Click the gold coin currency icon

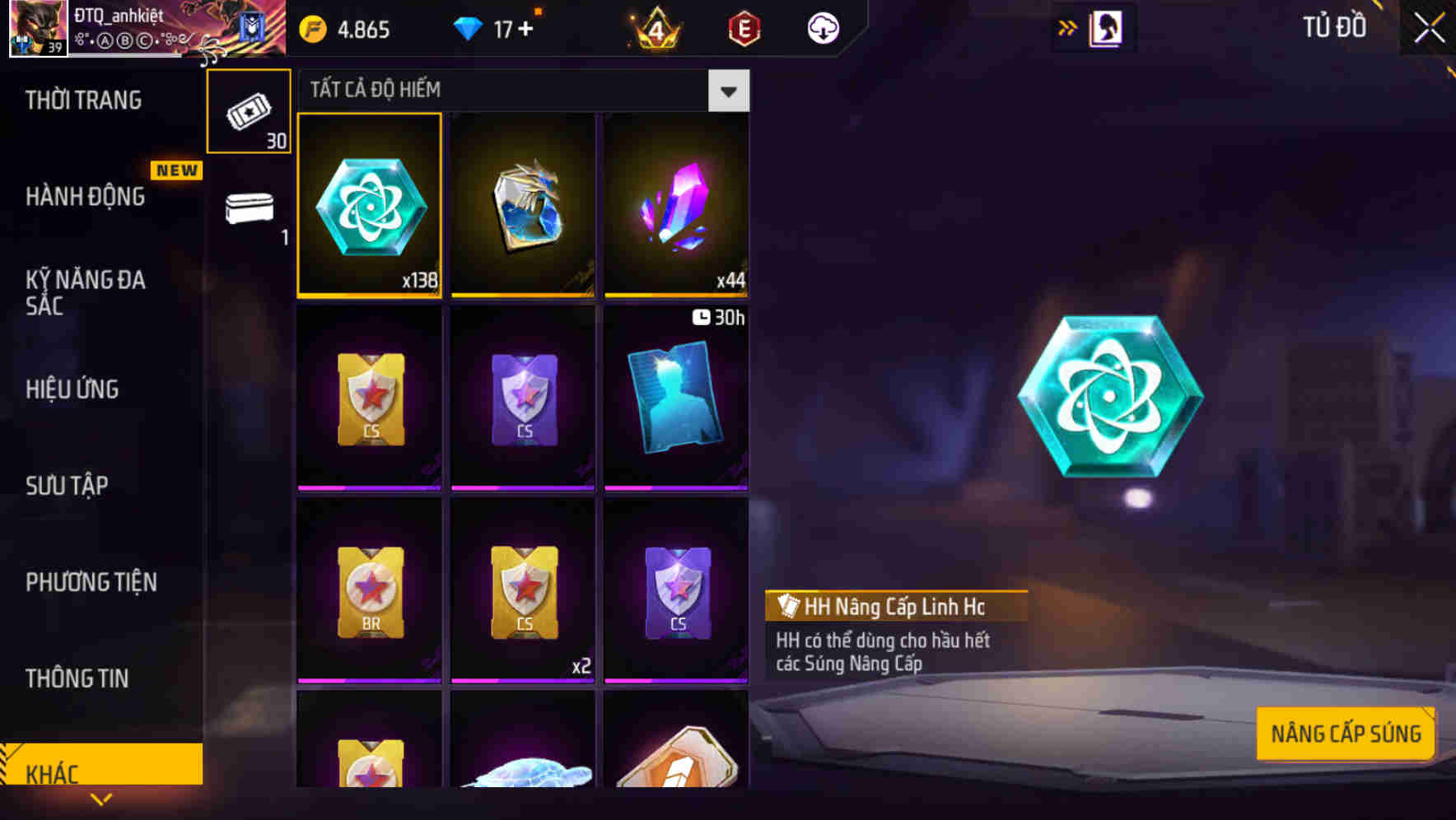[311, 27]
